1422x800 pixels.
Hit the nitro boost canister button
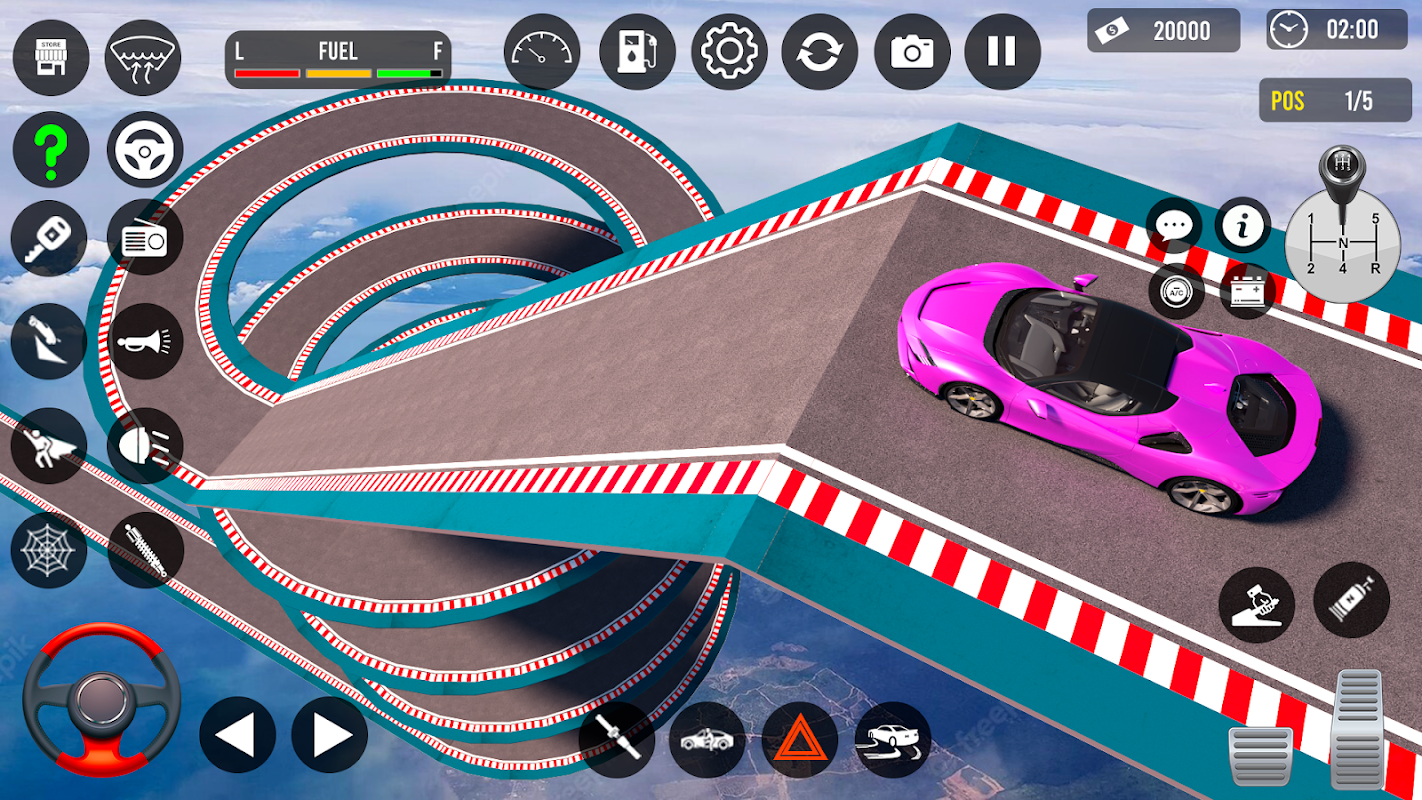click(1351, 600)
